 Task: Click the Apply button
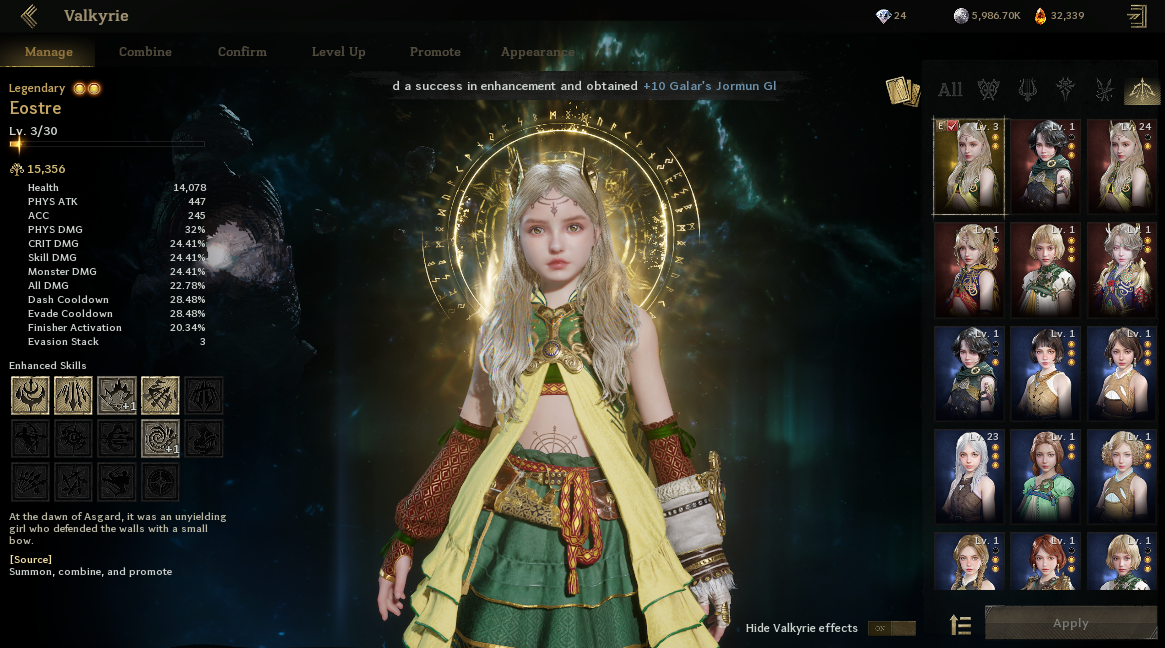pyautogui.click(x=1070, y=623)
